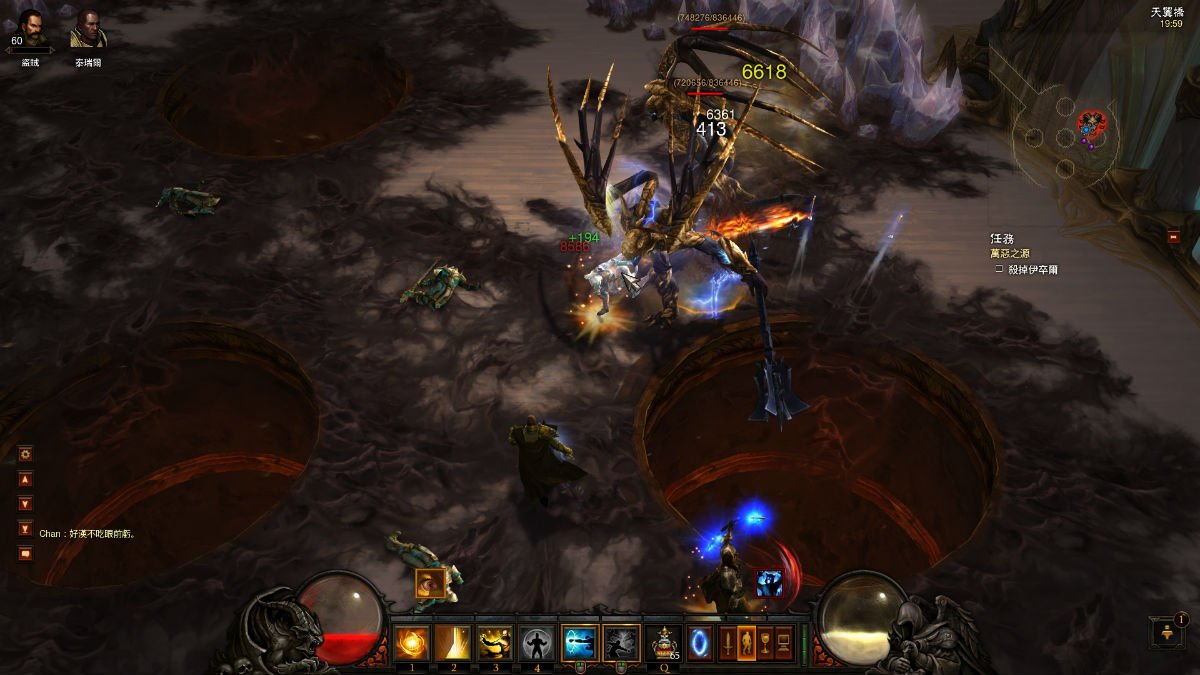Image resolution: width=1200 pixels, height=675 pixels.
Task: Drink the health potion in the Q slot
Action: [663, 642]
